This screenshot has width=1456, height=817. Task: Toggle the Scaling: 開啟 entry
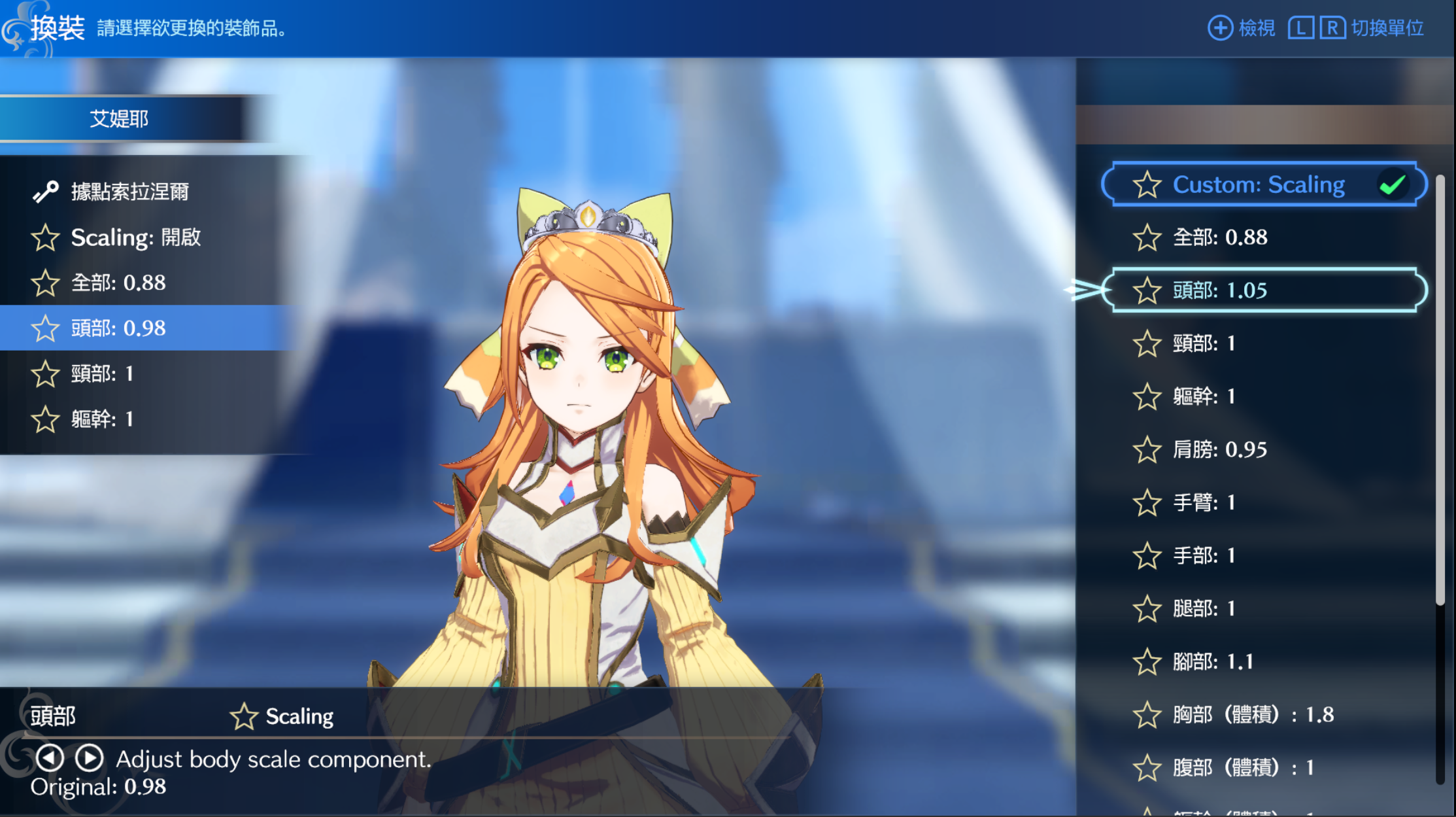[x=135, y=237]
